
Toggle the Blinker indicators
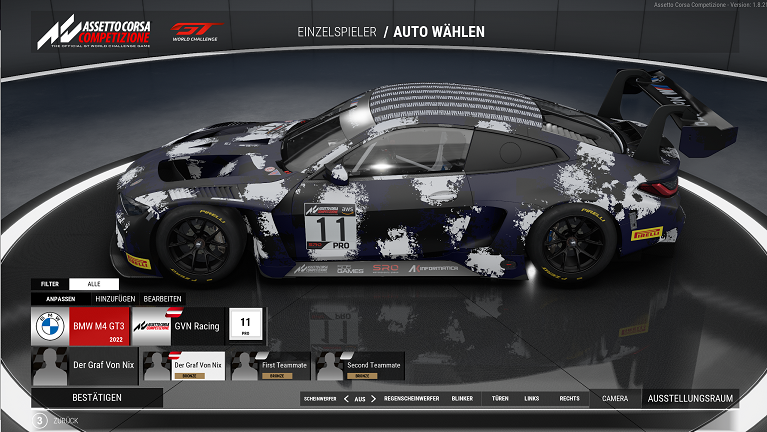[x=462, y=398]
